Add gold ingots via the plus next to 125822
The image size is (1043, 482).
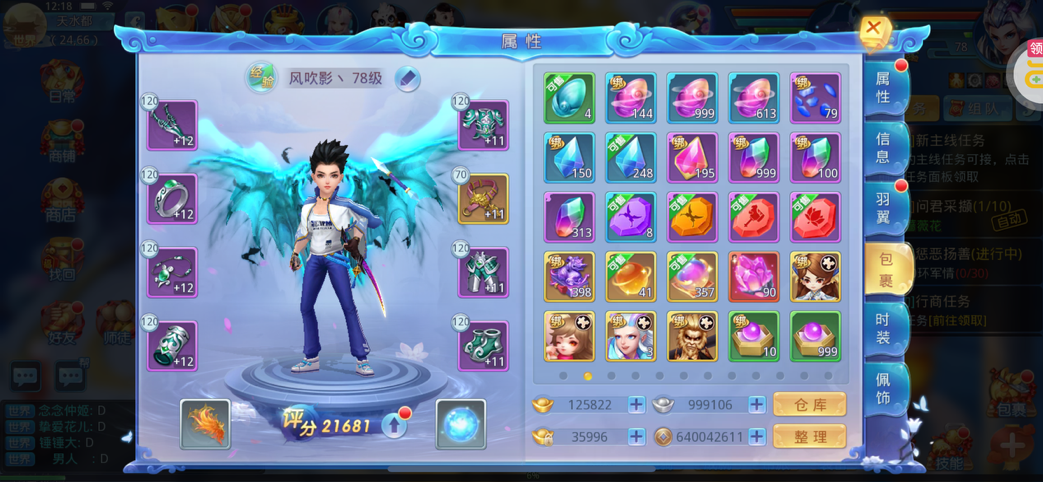tap(636, 405)
